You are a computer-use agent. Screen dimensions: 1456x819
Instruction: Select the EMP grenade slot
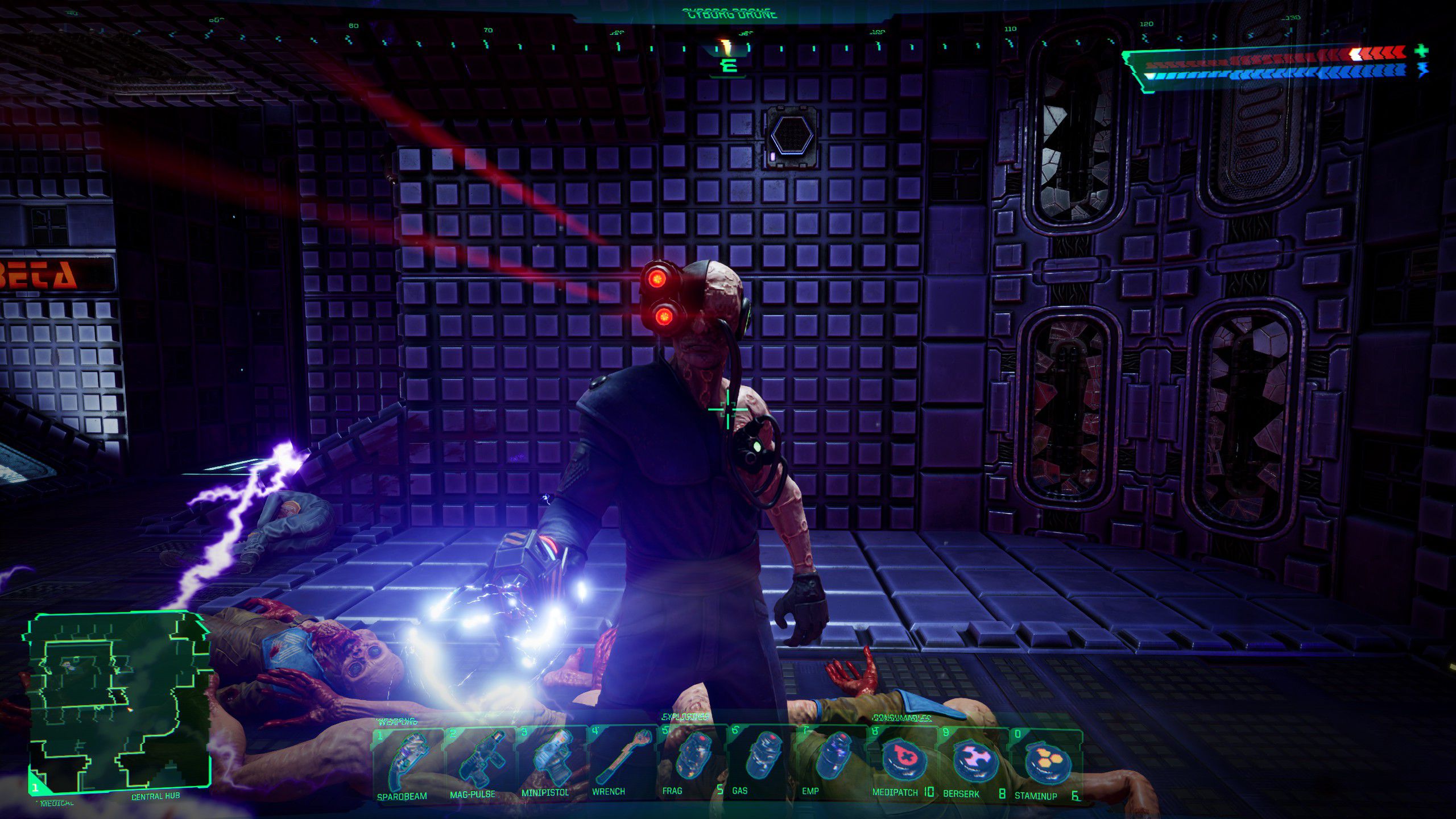(832, 762)
